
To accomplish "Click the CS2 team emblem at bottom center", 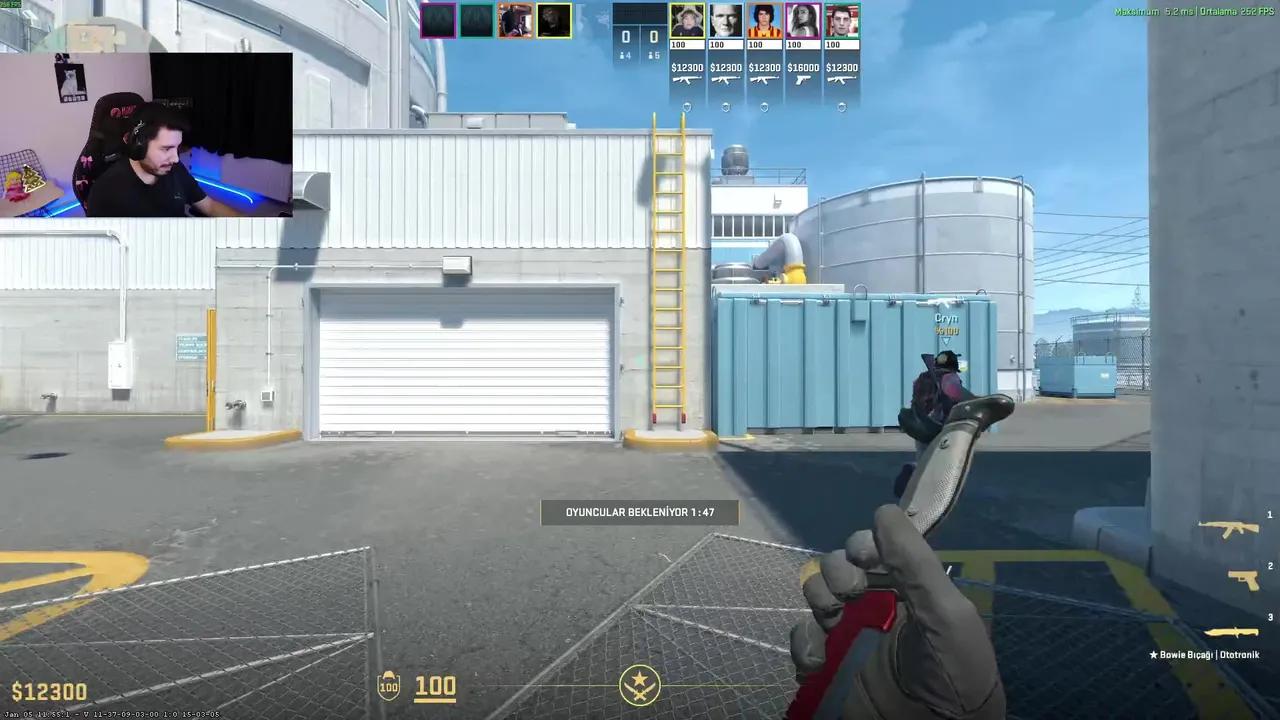I will point(640,684).
